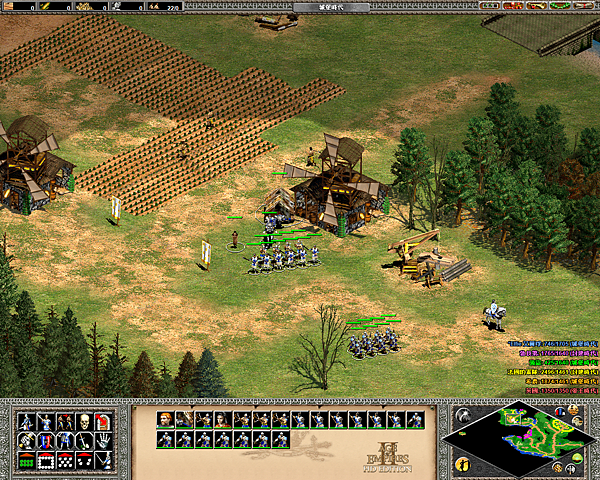This screenshot has height=480, width=600.
Task: Click the idle villager button beside the minimap
Action: (464, 414)
